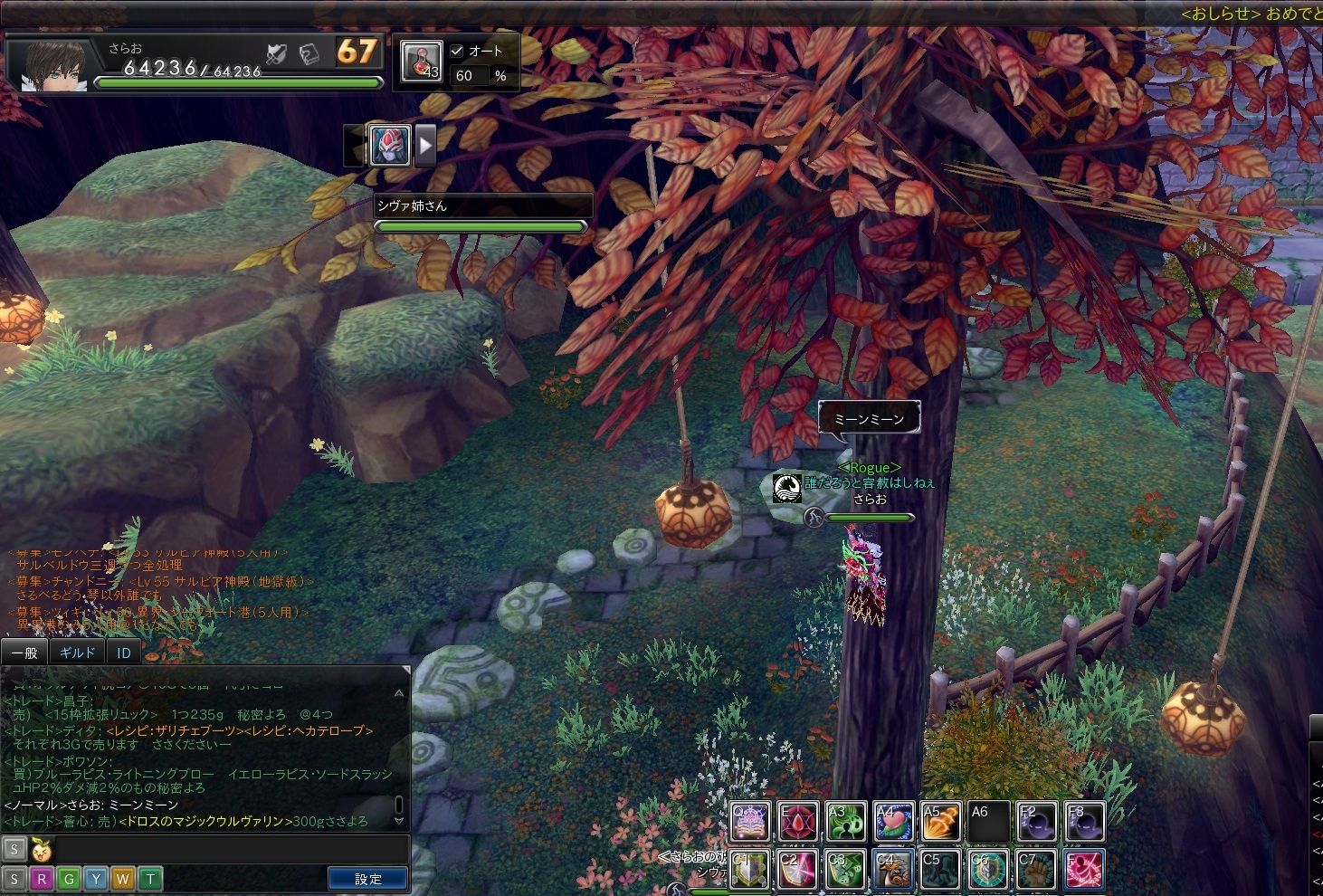Viewport: 1323px width, 896px height.
Task: Toggle the オート auto-potion checkbox
Action: [457, 52]
